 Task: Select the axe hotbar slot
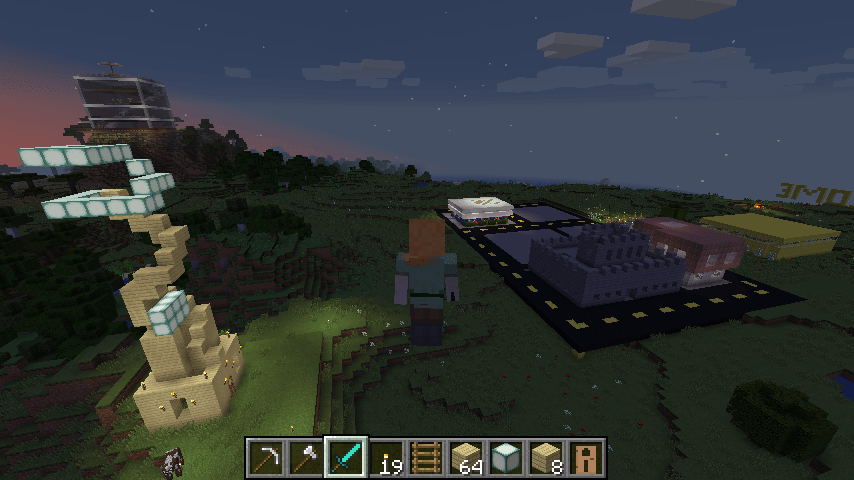point(307,457)
